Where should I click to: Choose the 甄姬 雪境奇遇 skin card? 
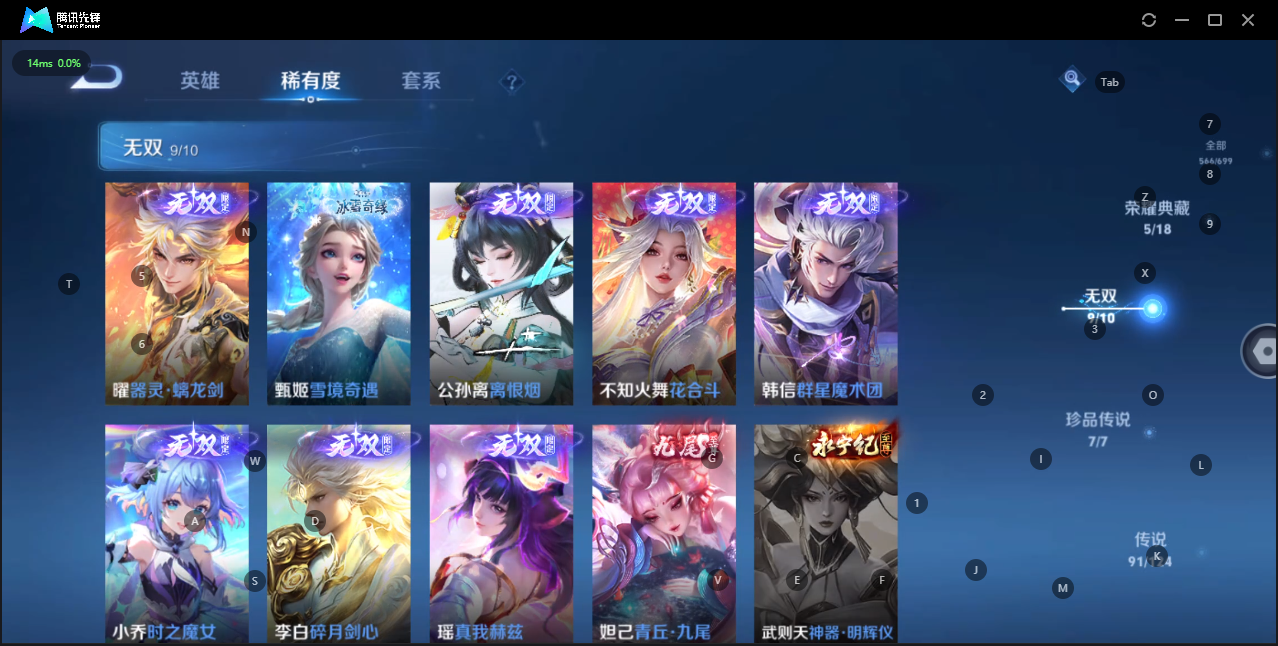[339, 293]
